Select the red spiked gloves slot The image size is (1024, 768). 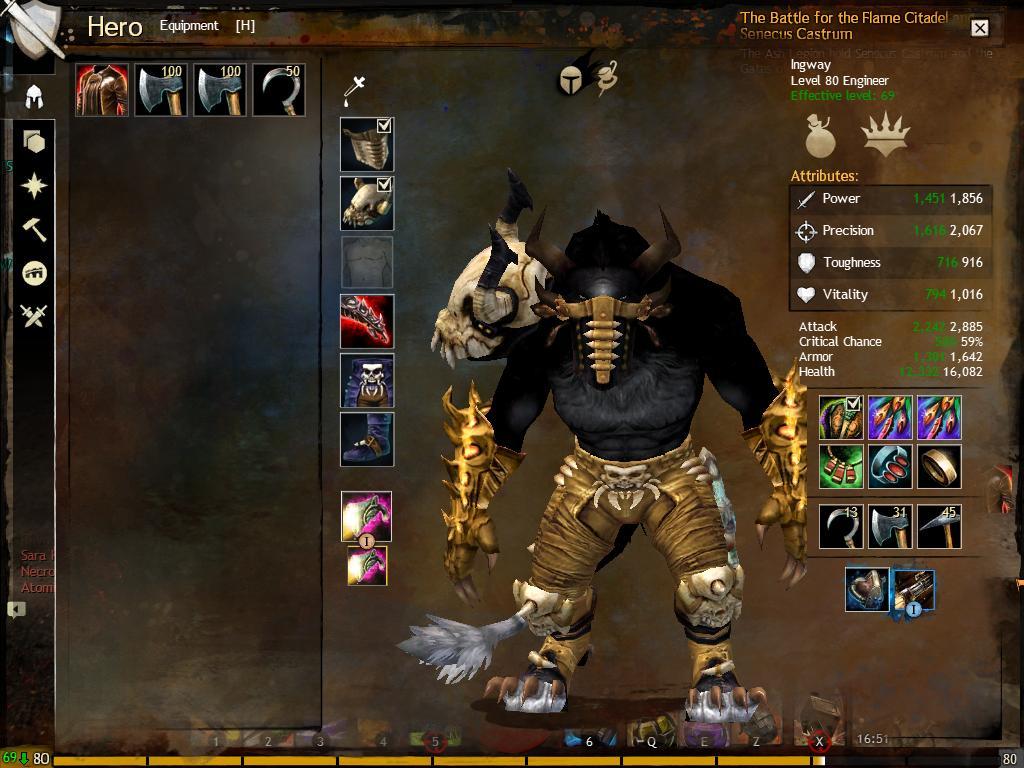click(x=367, y=322)
